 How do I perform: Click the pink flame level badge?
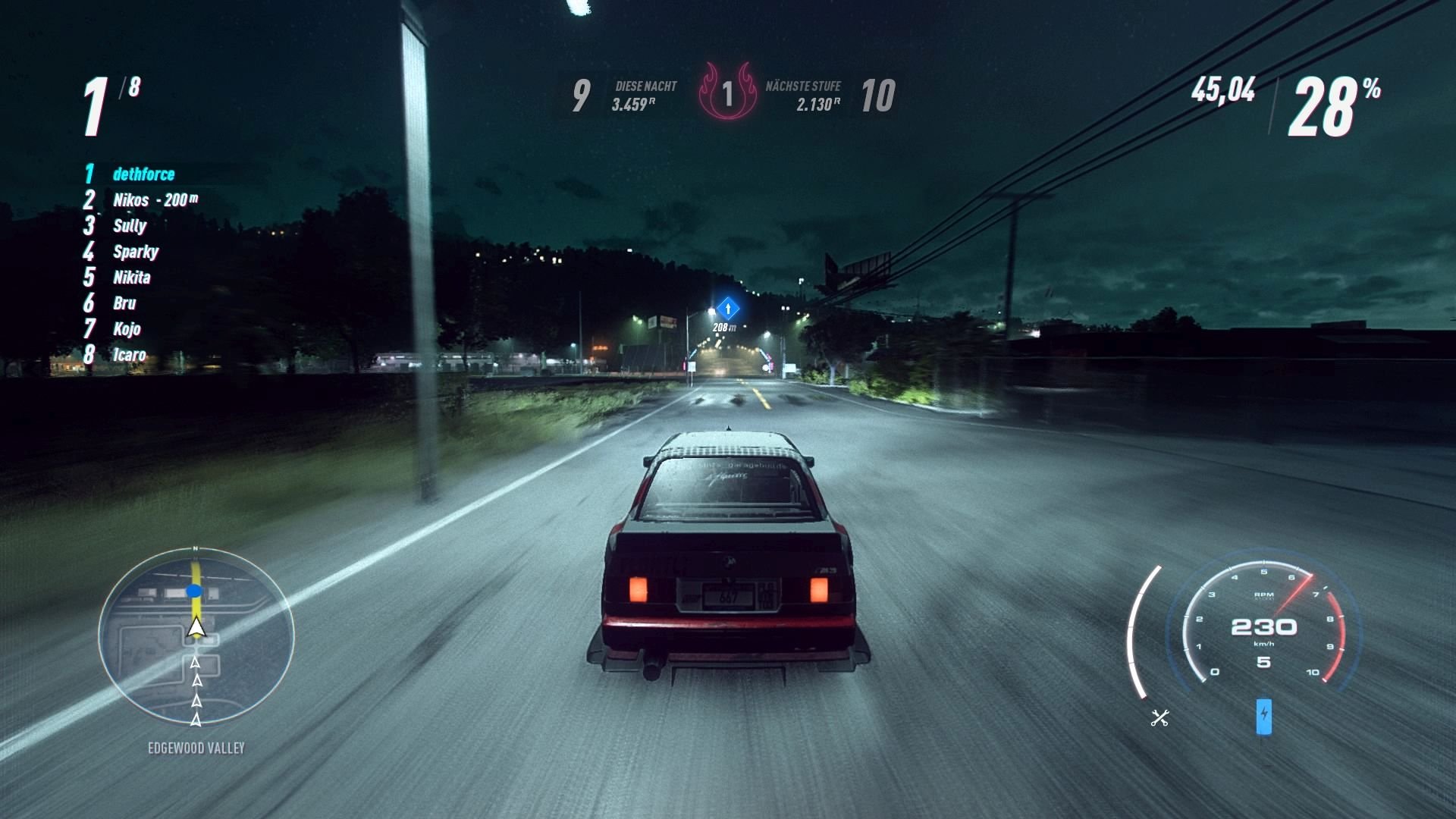point(729,93)
